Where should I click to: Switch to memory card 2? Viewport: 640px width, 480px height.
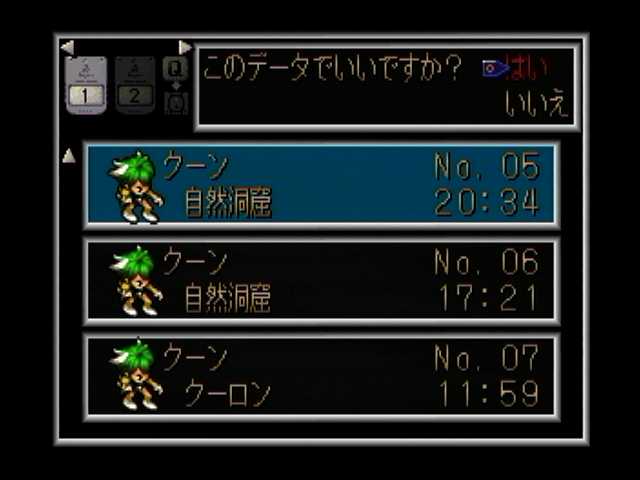pos(135,86)
